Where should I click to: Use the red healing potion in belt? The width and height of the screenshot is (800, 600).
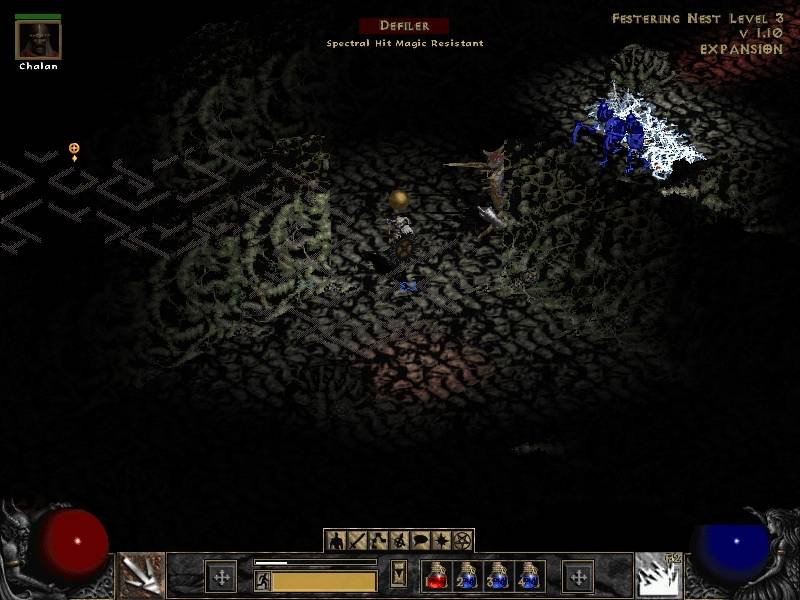click(x=437, y=576)
